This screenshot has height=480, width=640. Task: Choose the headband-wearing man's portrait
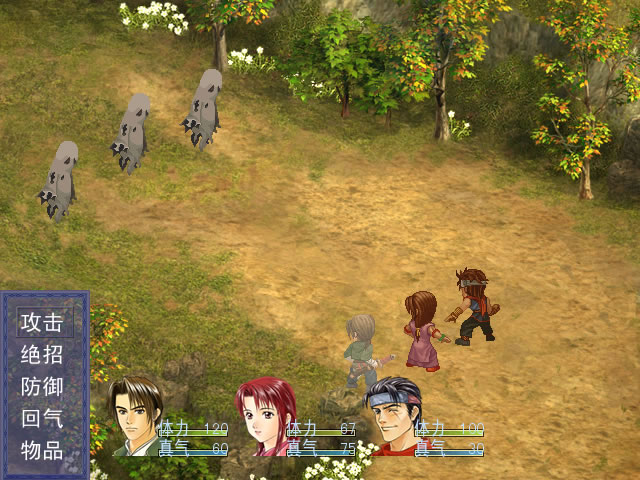[x=392, y=415]
